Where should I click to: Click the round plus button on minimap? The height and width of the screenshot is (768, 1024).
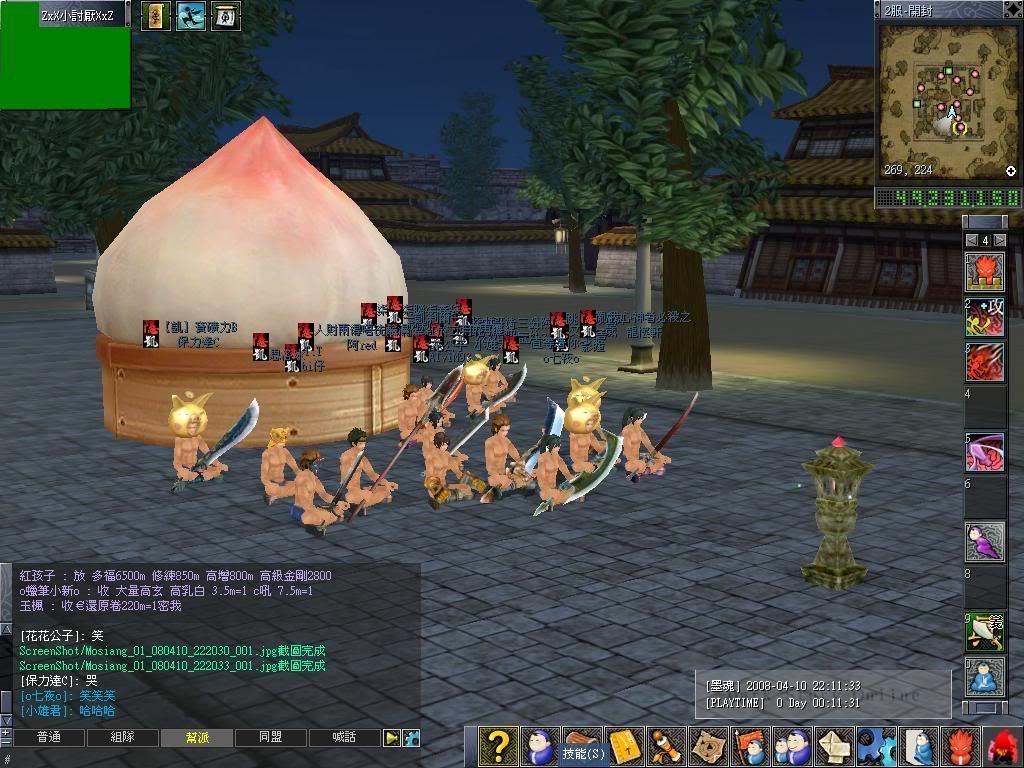(x=1011, y=171)
